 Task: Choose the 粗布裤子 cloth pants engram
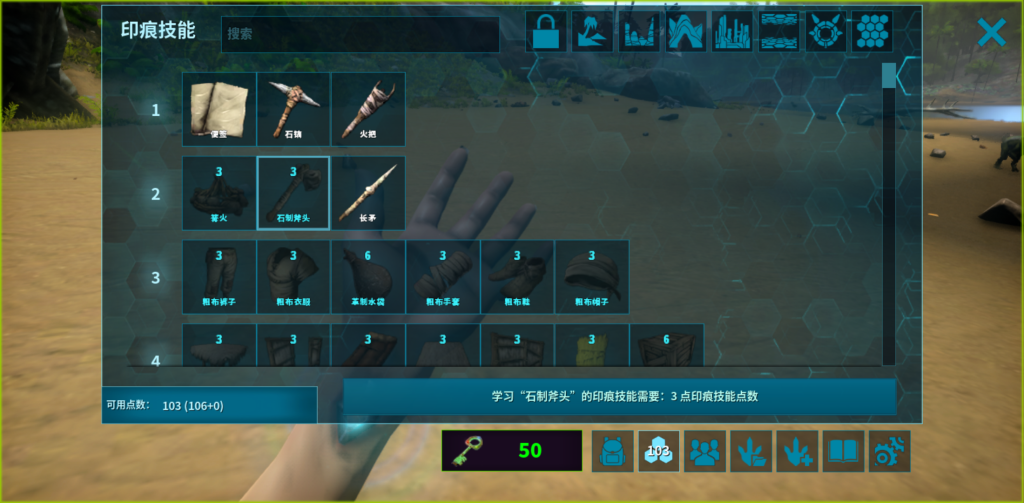pos(219,277)
